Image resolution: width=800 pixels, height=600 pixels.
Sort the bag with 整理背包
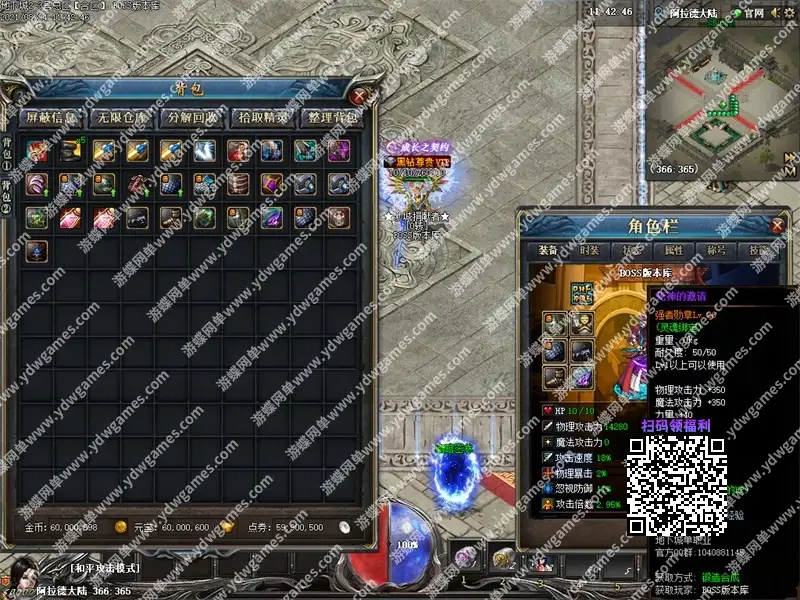click(x=333, y=117)
